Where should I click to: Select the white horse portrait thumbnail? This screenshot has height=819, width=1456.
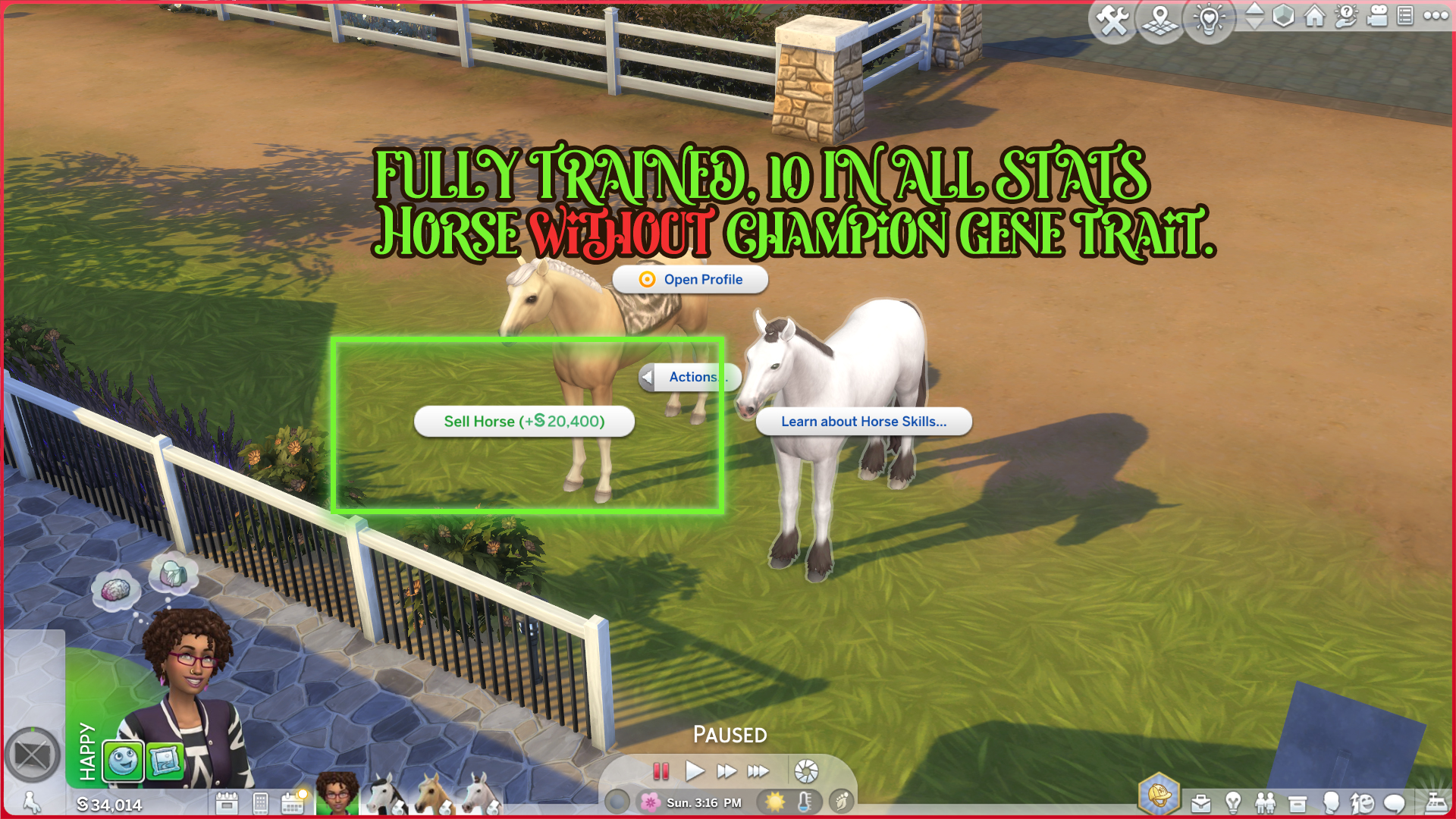[482, 800]
